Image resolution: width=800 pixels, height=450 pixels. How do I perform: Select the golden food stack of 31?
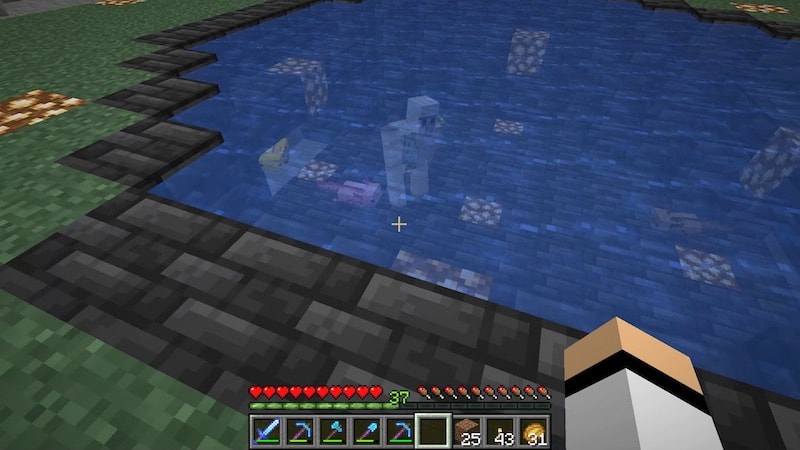[x=532, y=432]
